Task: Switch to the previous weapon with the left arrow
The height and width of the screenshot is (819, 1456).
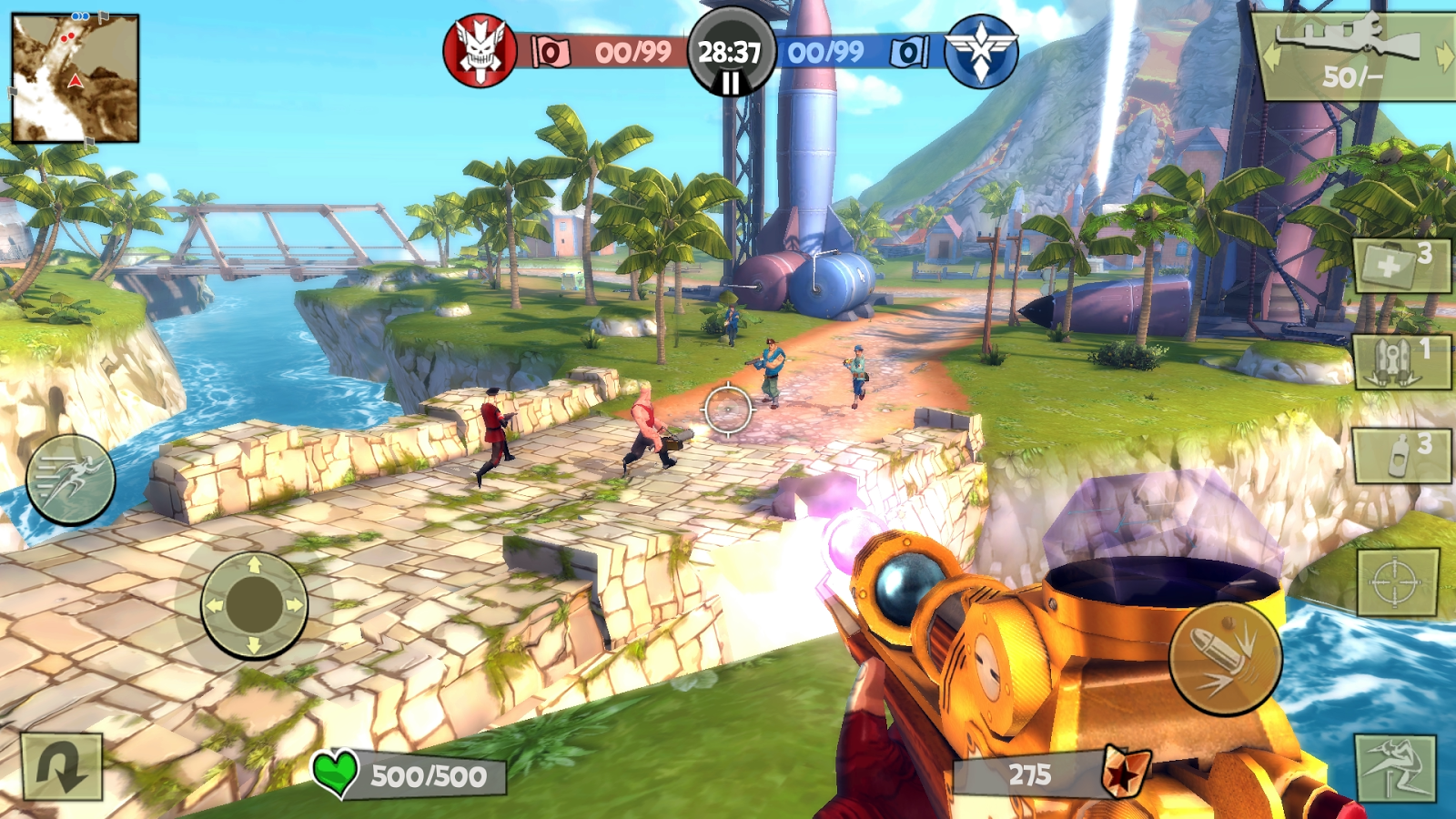Action: click(1271, 56)
